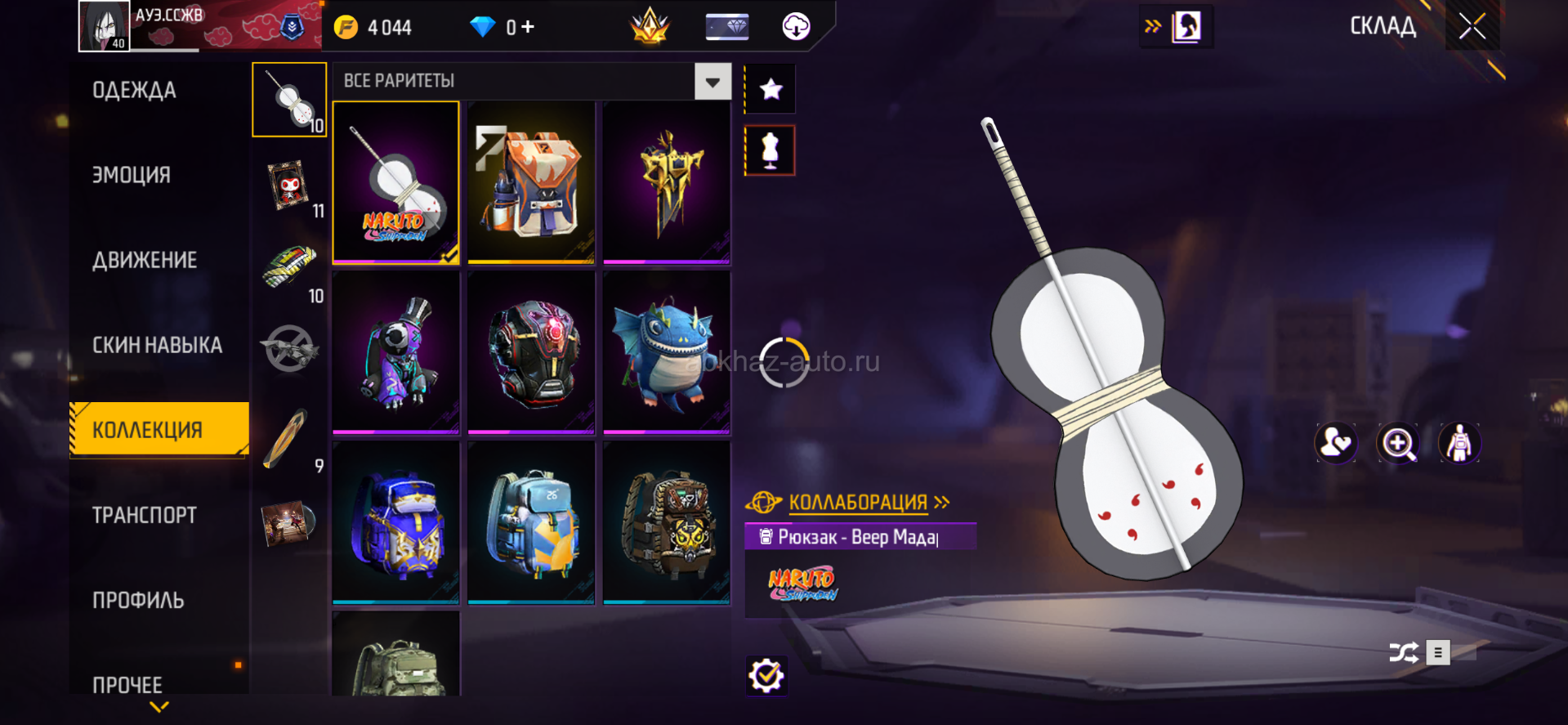Open the Профиль category
This screenshot has height=725, width=1568.
pos(138,600)
